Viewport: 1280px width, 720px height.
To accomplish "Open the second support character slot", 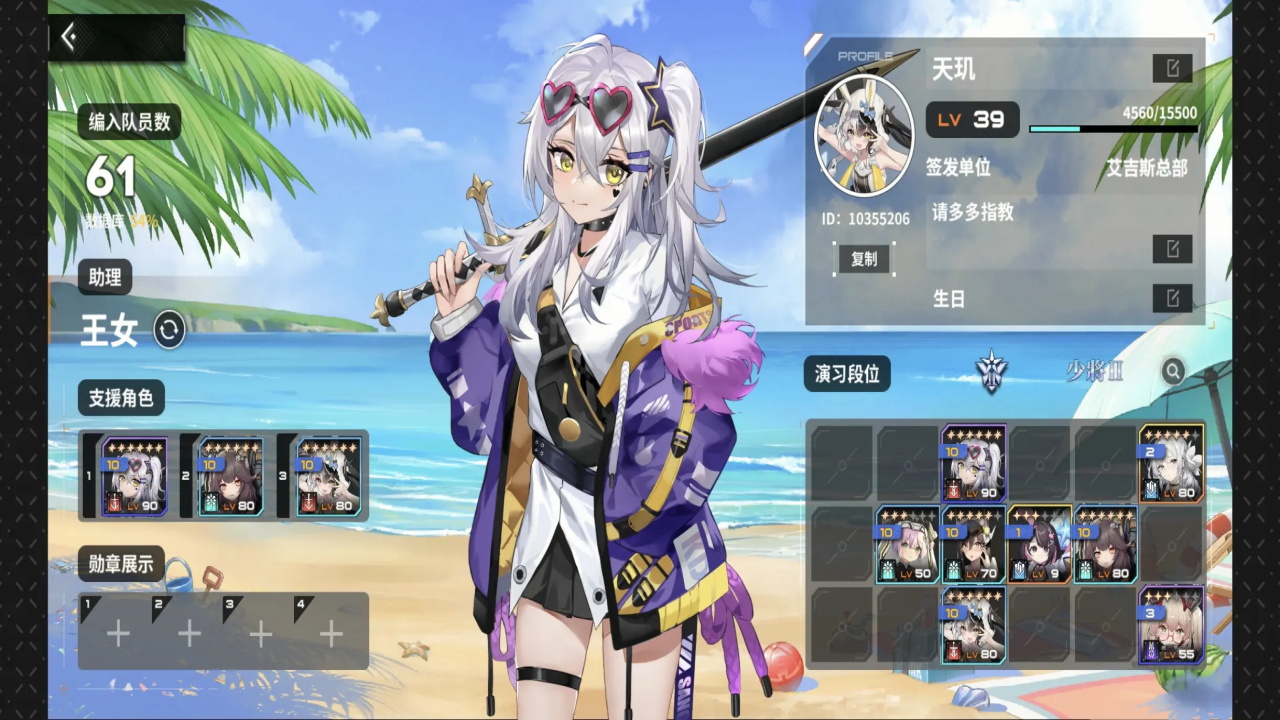I will [229, 476].
